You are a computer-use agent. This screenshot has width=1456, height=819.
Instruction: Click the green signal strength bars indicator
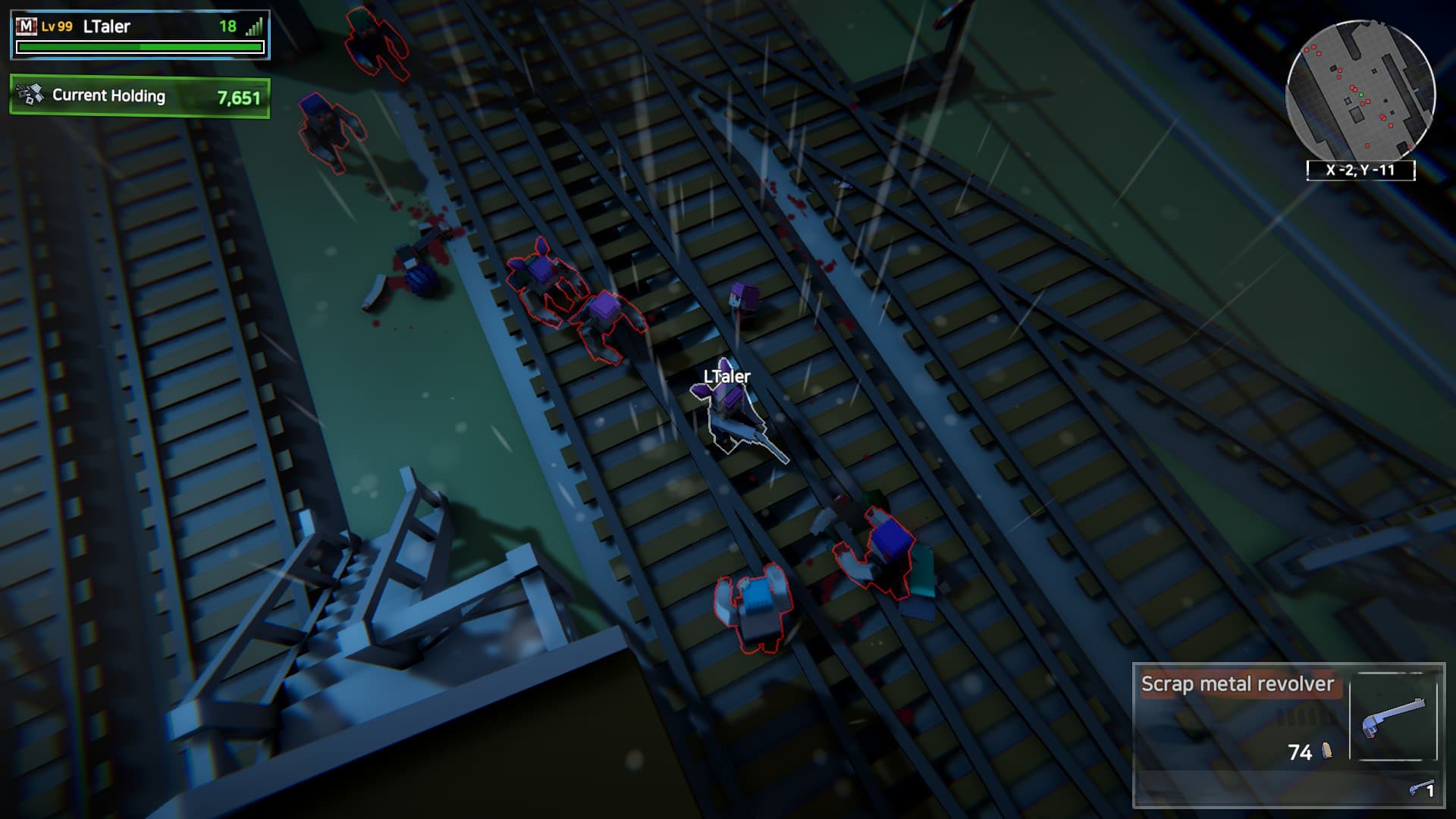[x=257, y=26]
